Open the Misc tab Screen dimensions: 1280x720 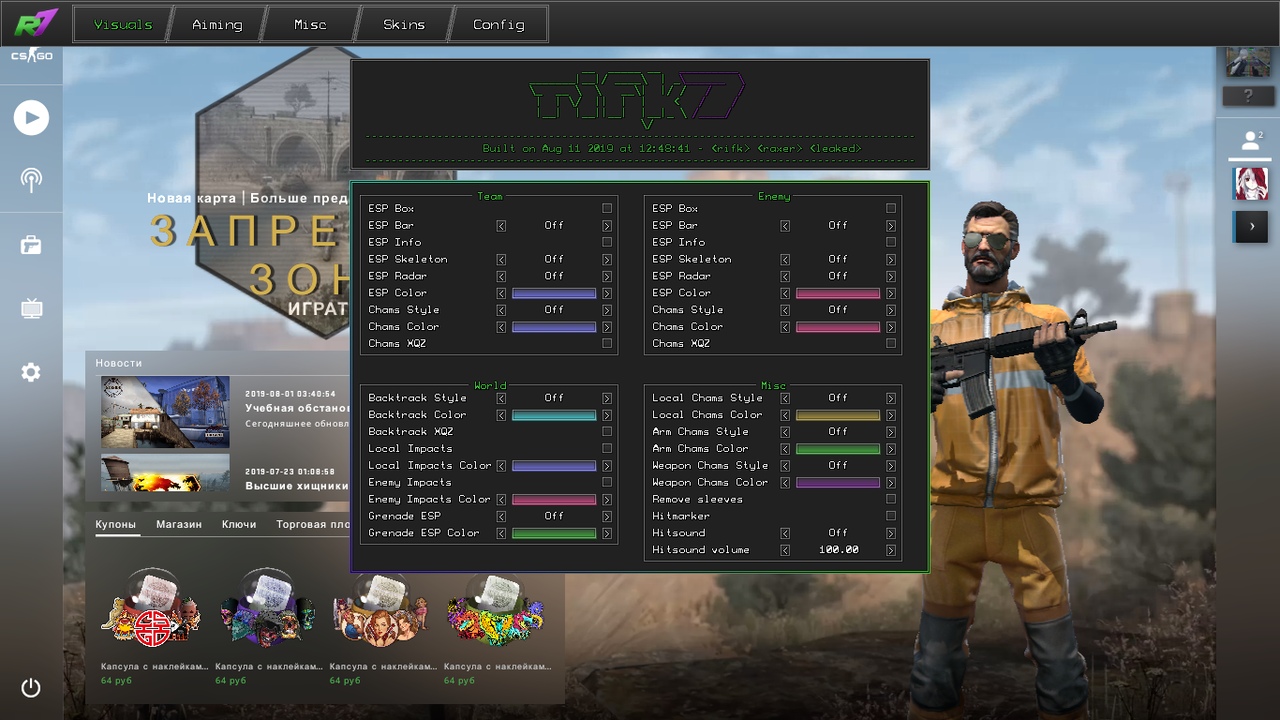pyautogui.click(x=310, y=25)
